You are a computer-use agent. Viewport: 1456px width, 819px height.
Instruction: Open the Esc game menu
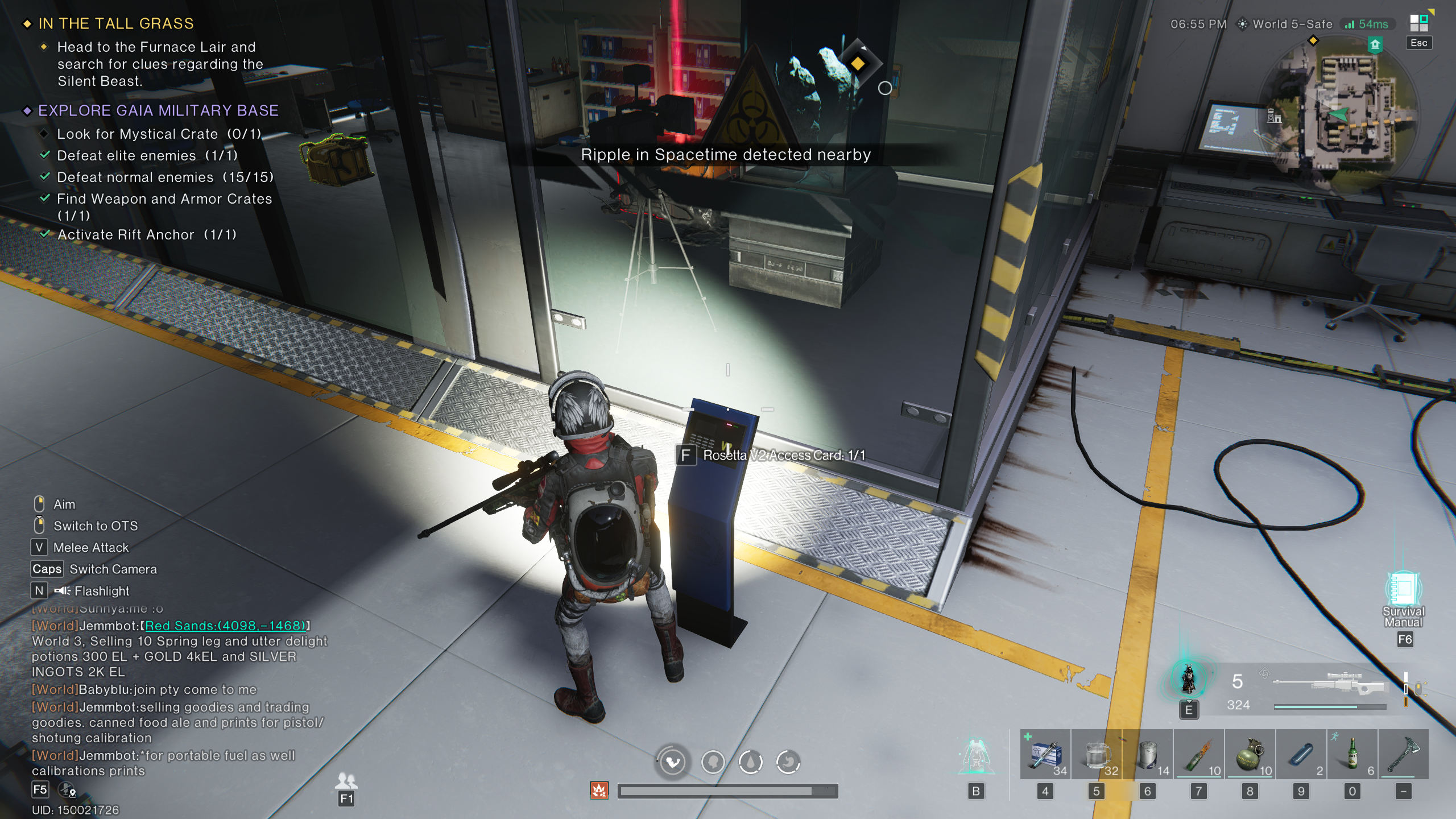point(1418,43)
